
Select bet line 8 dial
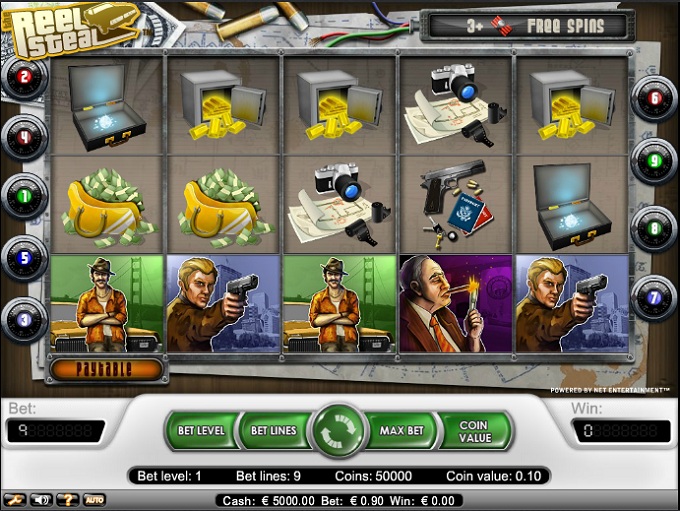click(x=655, y=227)
